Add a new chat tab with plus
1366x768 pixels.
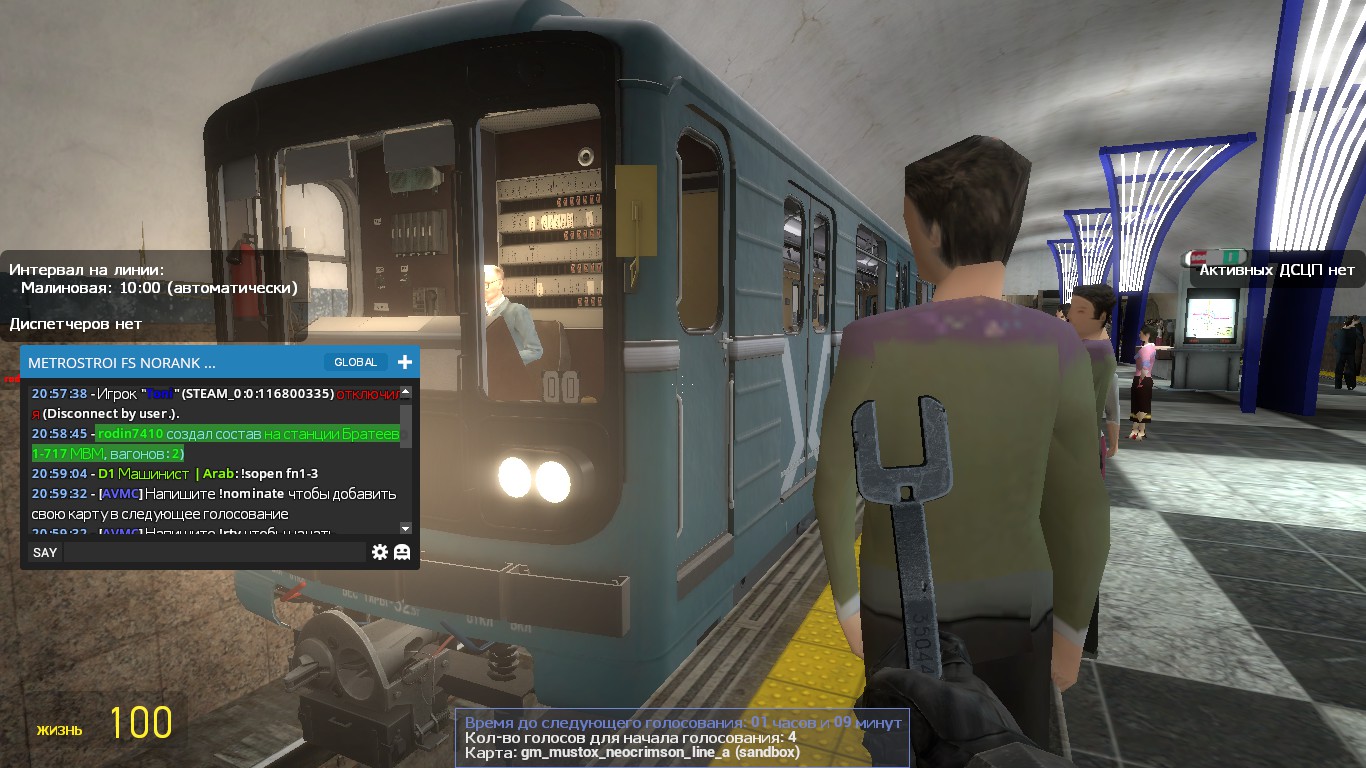[x=404, y=362]
